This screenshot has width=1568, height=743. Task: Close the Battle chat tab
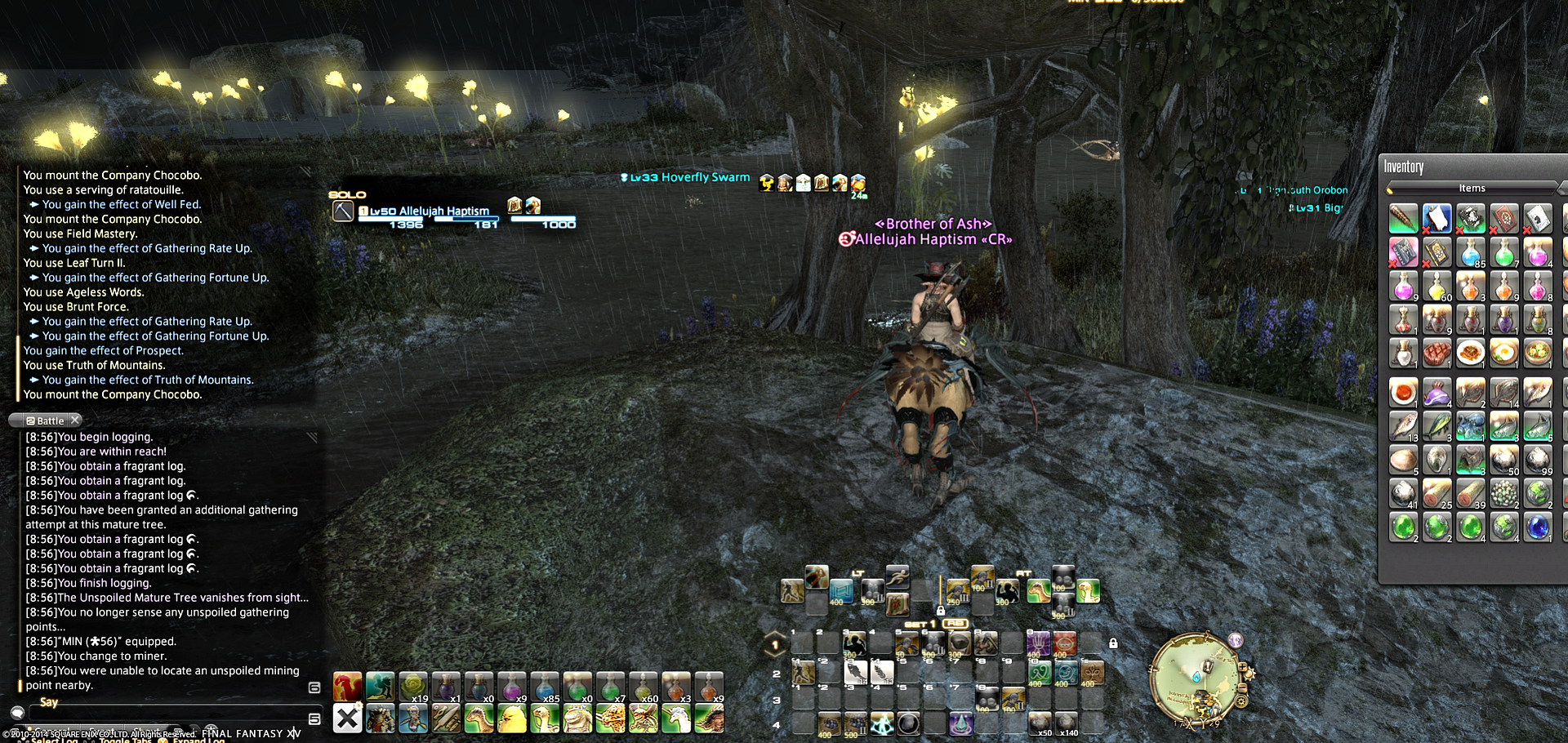click(75, 420)
